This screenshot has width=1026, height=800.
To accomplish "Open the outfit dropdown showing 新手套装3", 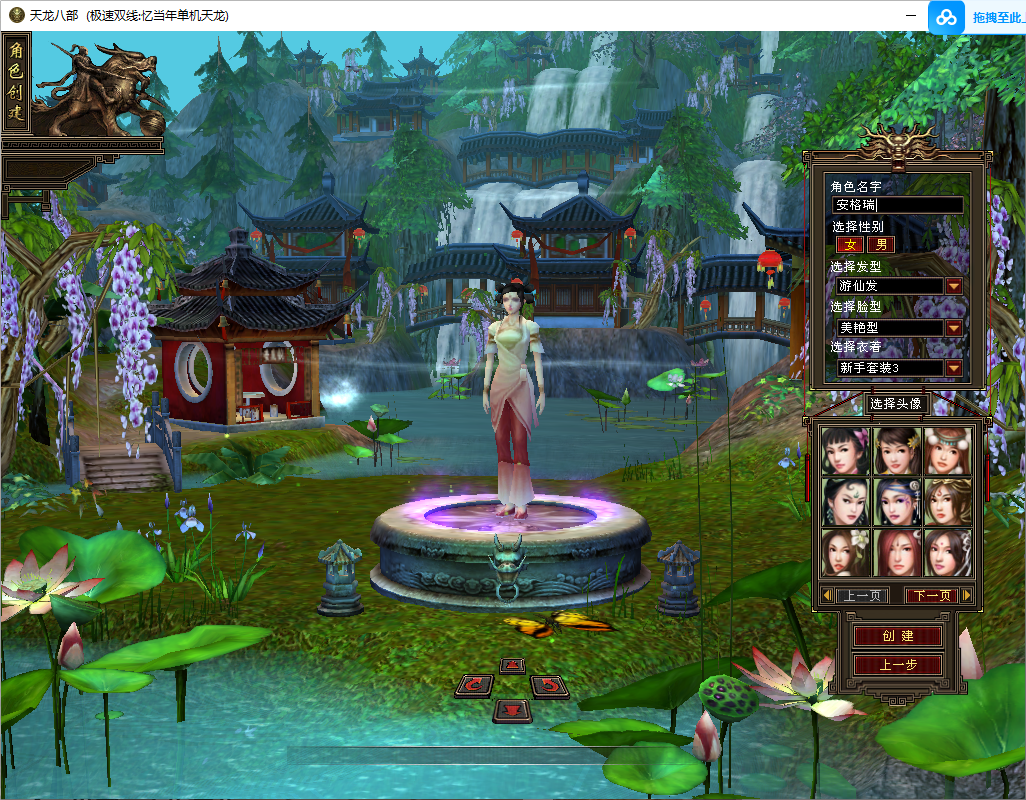I will tap(954, 368).
